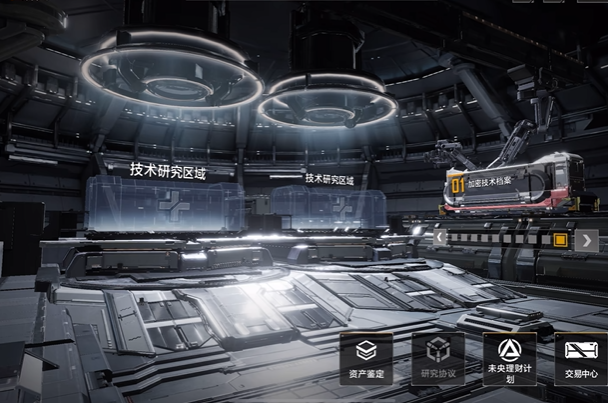The image size is (608, 403).
Task: Choose the smaller 技术研究区域 research zone pod
Action: point(328,207)
